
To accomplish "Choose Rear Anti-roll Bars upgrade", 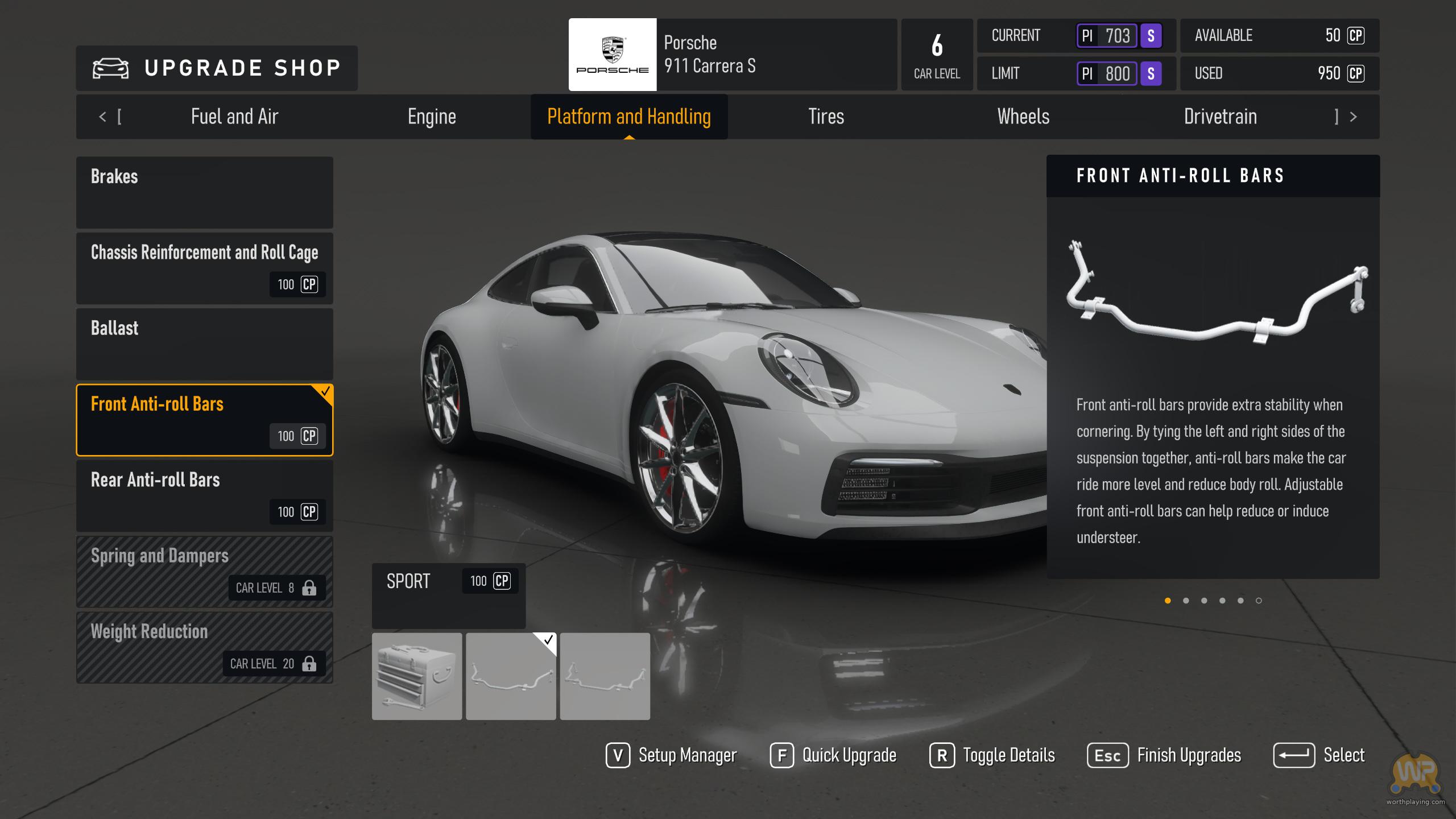I will (205, 495).
